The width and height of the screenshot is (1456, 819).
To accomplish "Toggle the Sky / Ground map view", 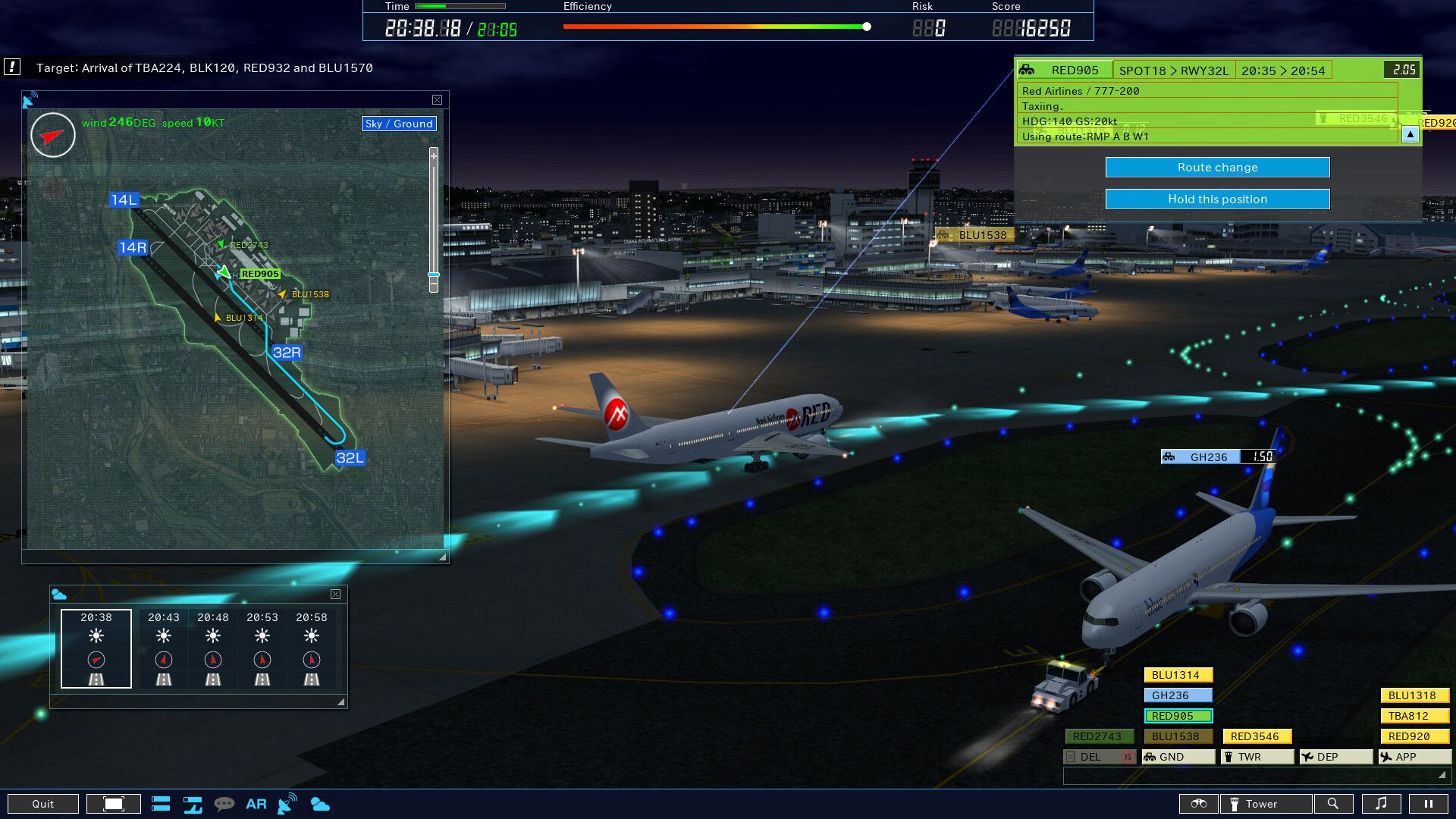I will click(x=400, y=124).
